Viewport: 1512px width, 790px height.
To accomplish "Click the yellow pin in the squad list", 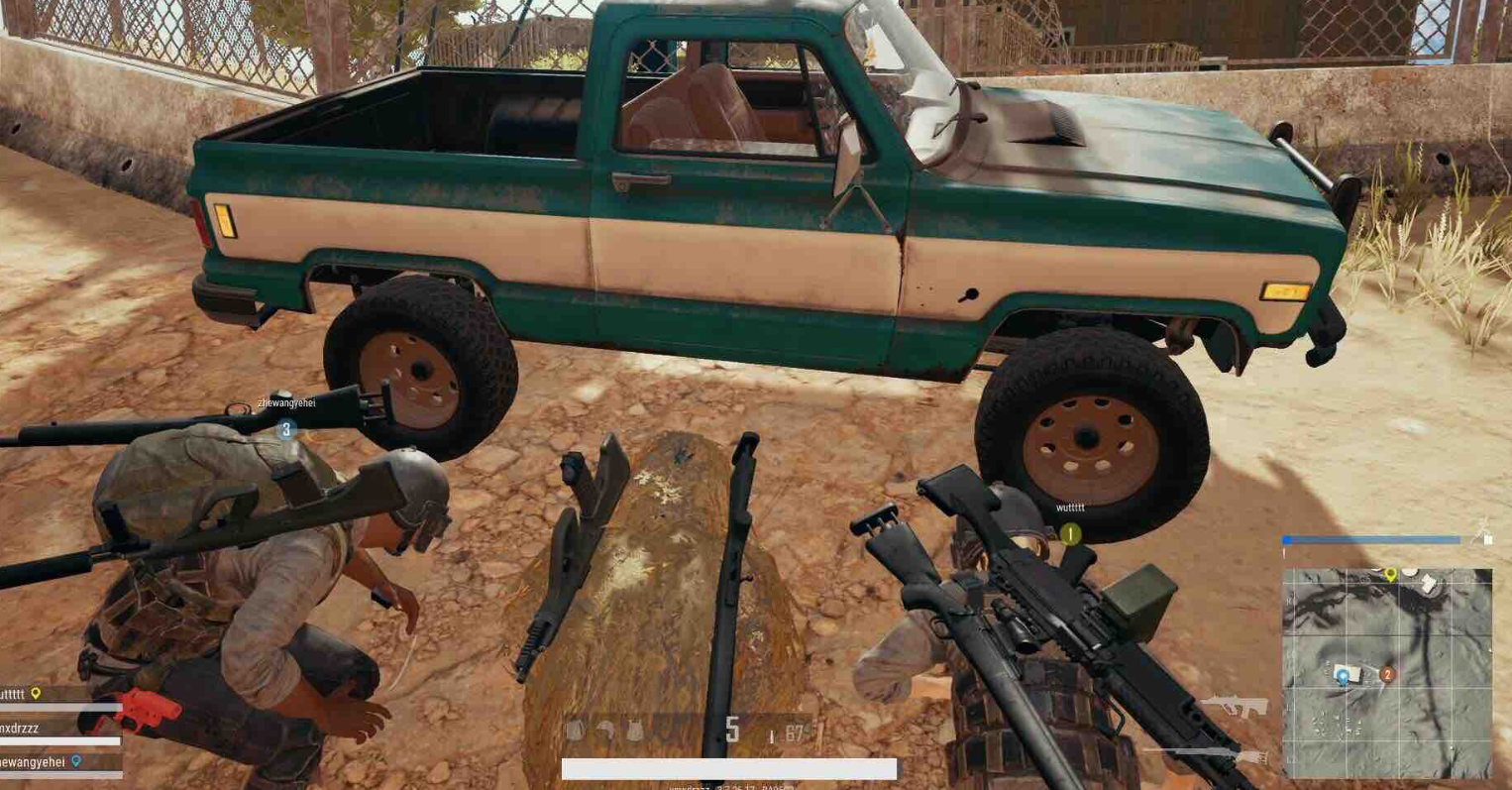I will point(36,694).
